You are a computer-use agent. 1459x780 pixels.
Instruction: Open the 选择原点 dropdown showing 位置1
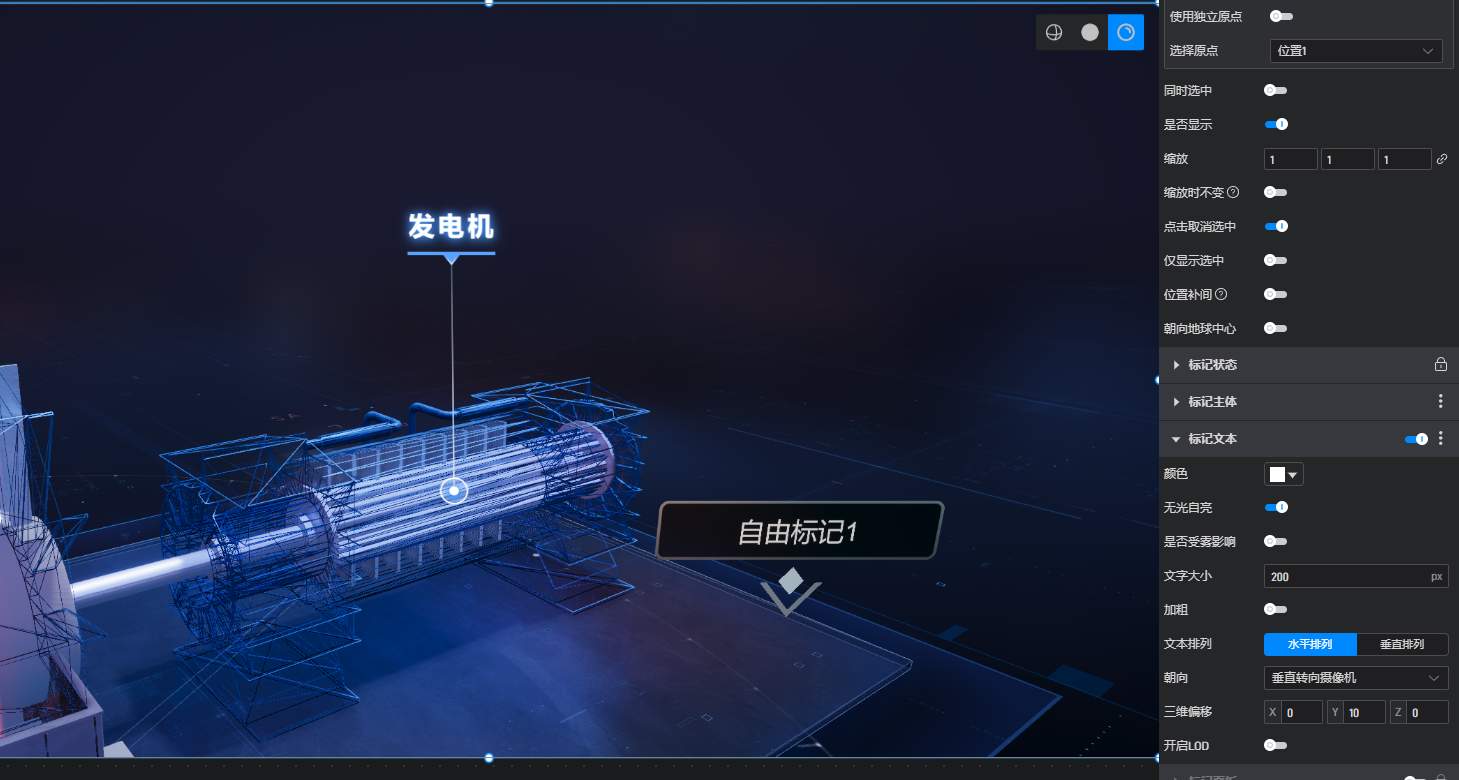pyautogui.click(x=1355, y=51)
